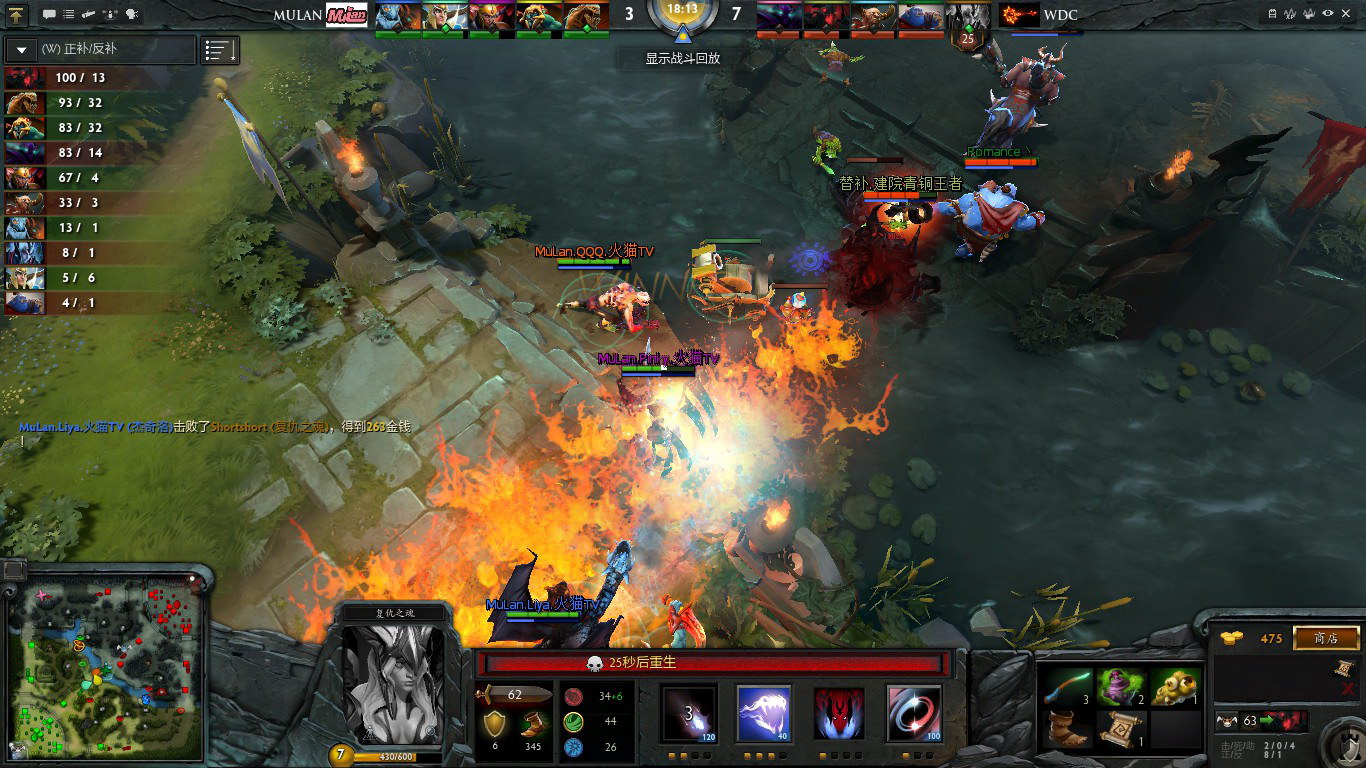1366x768 pixels.
Task: Activate the Wave of Terror ability
Action: point(764,713)
